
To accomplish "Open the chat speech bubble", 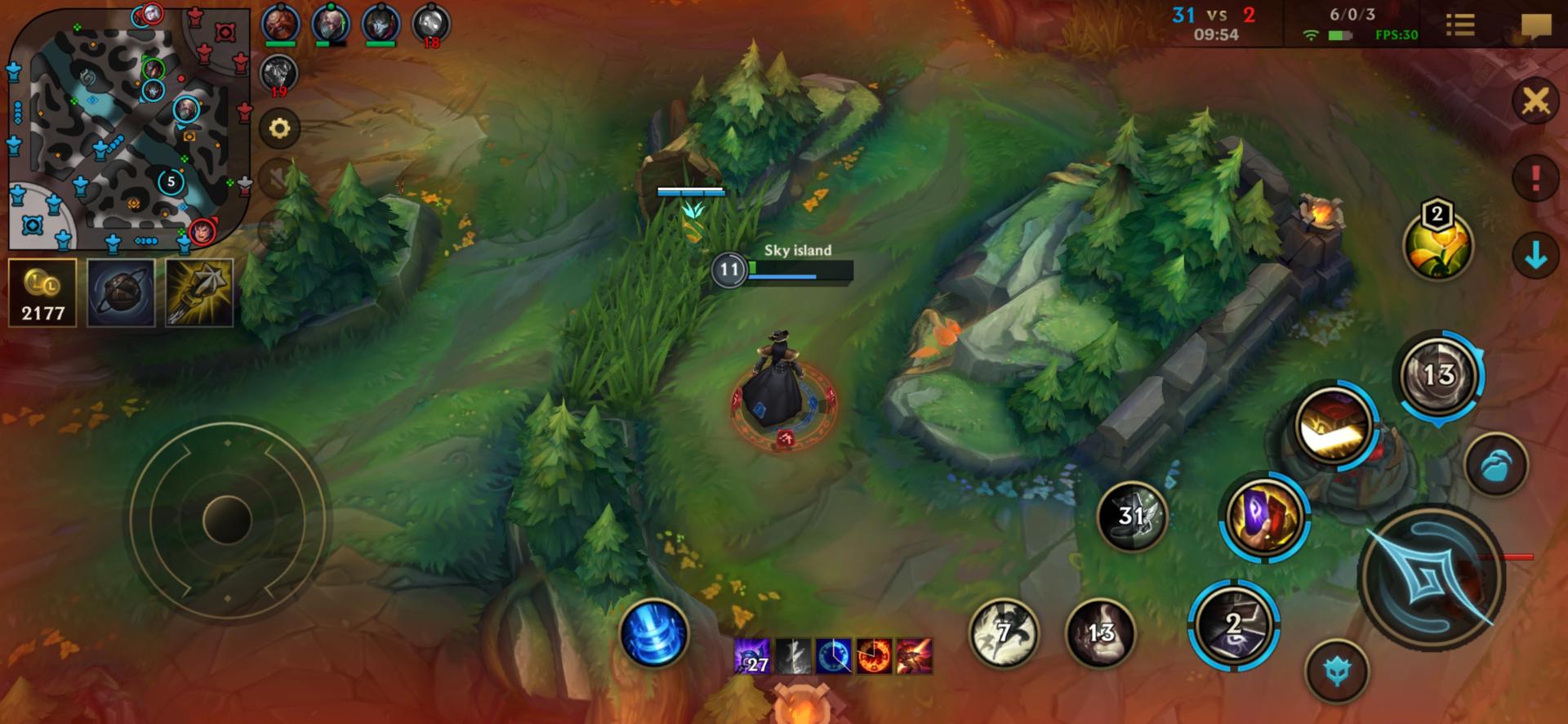I will click(1535, 26).
